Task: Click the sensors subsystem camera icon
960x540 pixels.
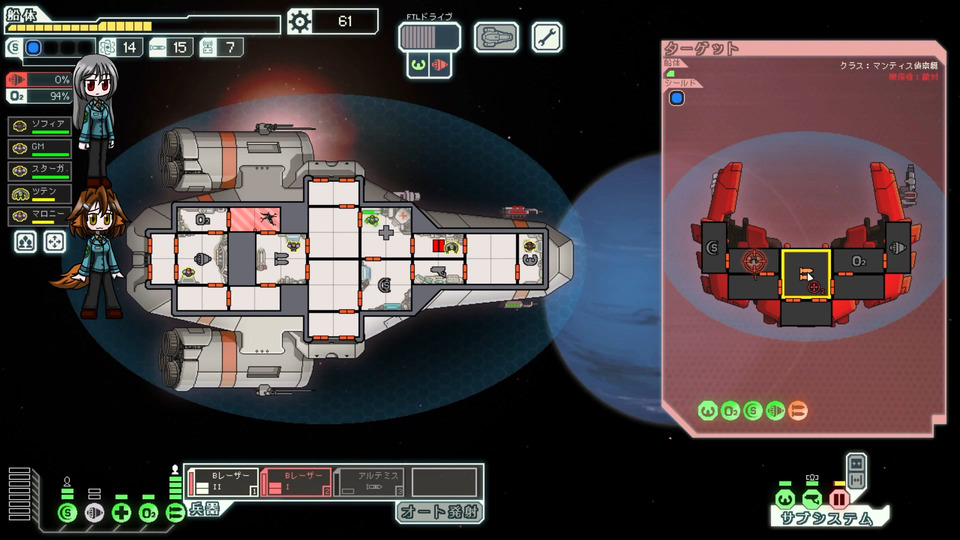Action: [x=811, y=497]
